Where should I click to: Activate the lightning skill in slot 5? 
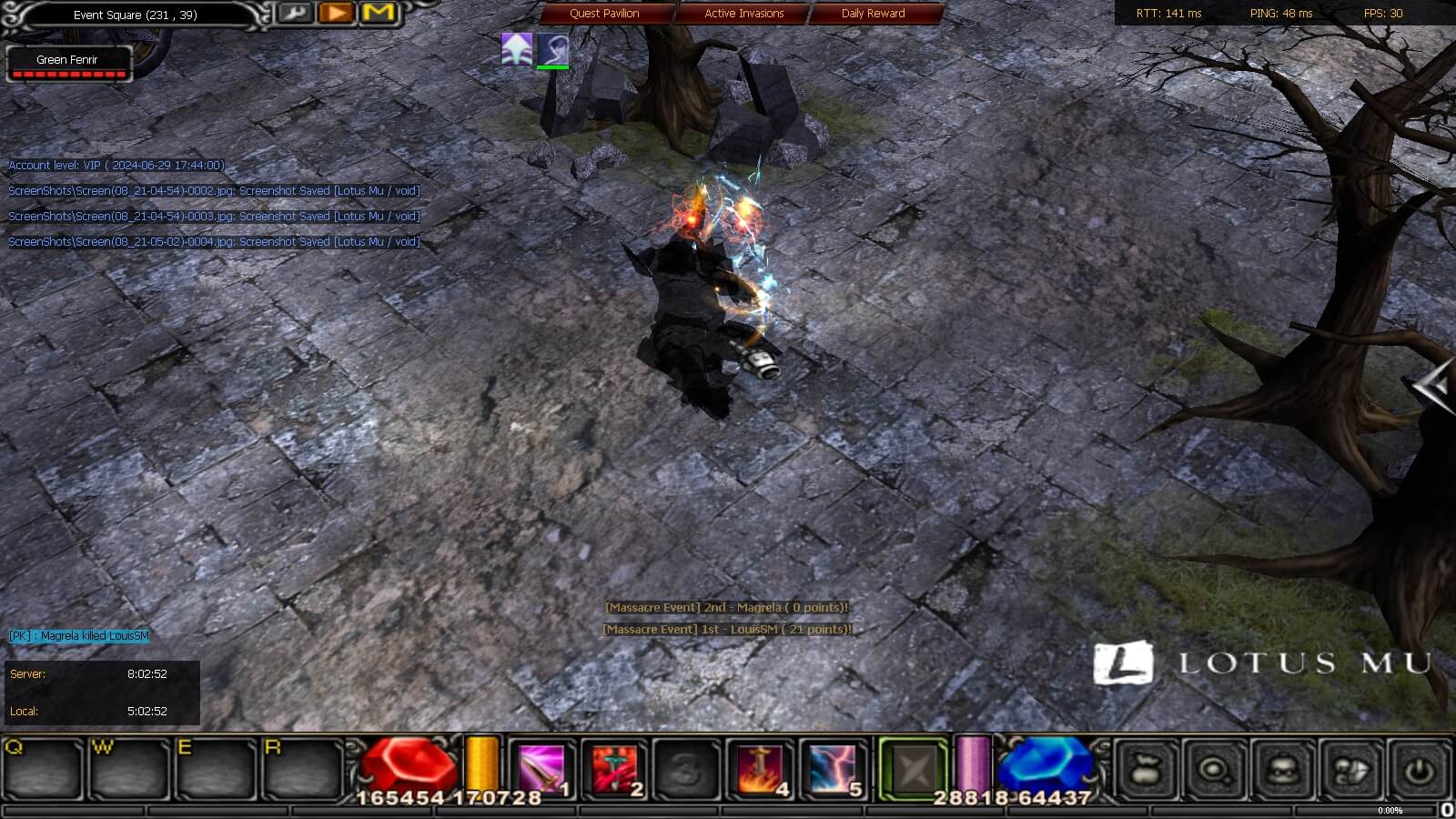(834, 767)
